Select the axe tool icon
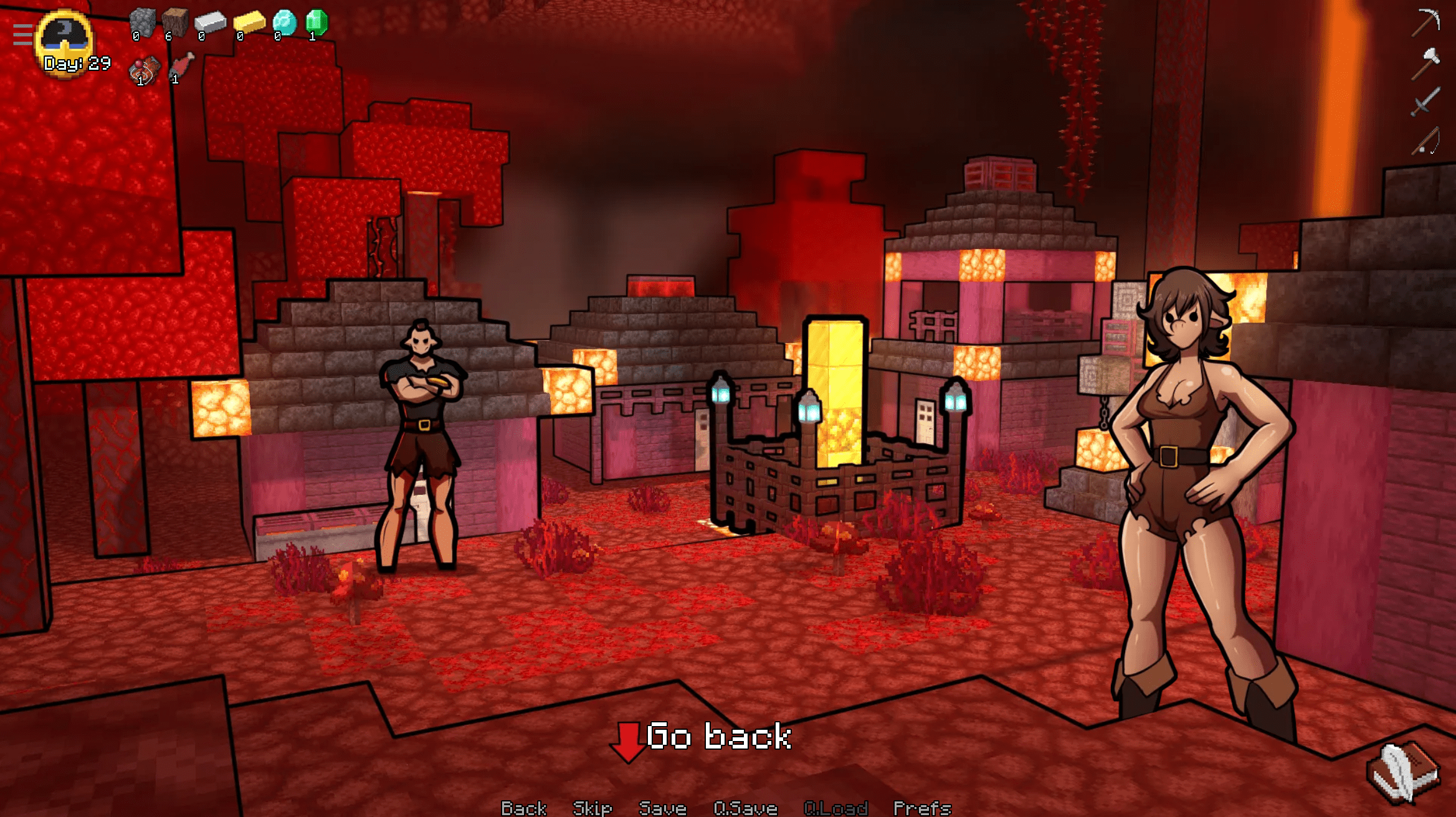This screenshot has height=817, width=1456. (x=1425, y=63)
